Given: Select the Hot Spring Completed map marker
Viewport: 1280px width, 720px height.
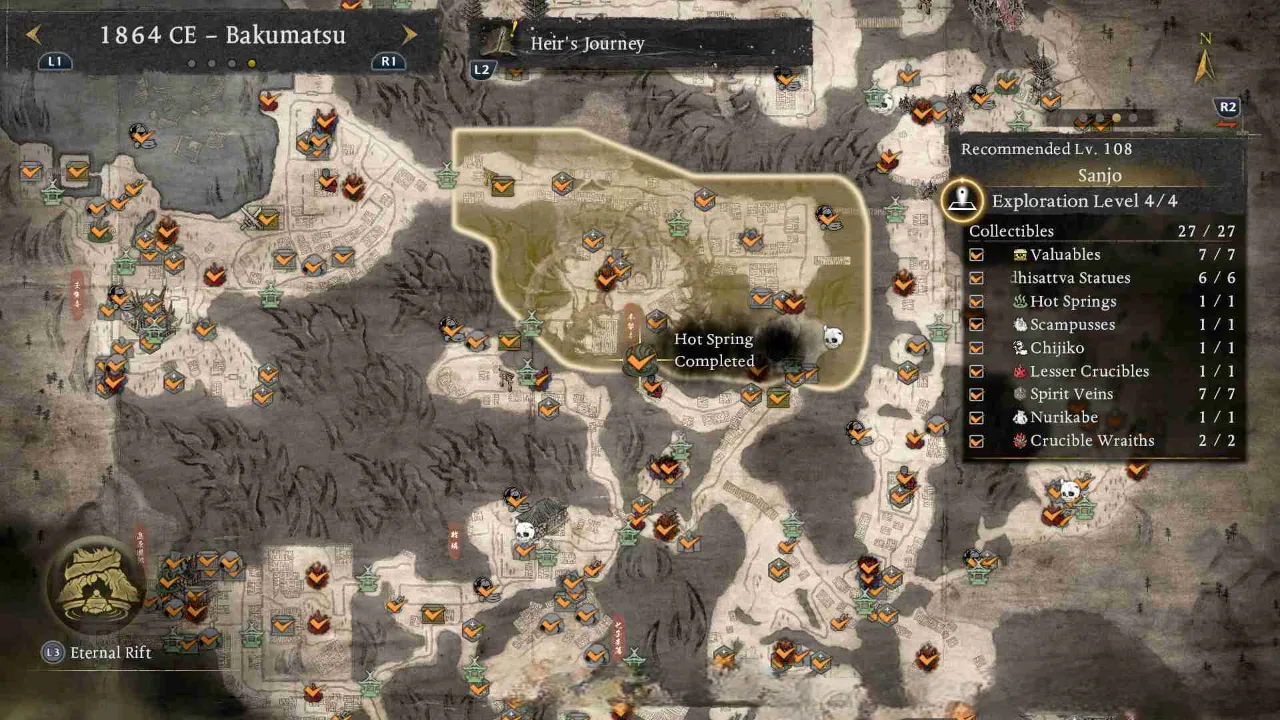Looking at the screenshot, I should click(640, 358).
